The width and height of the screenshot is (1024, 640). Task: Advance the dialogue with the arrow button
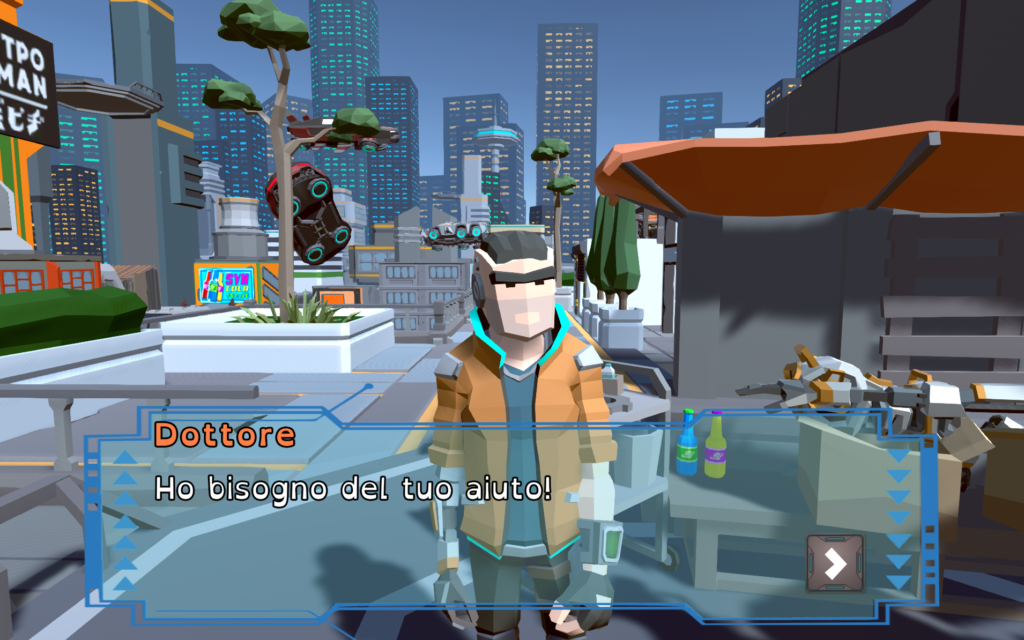click(x=835, y=564)
